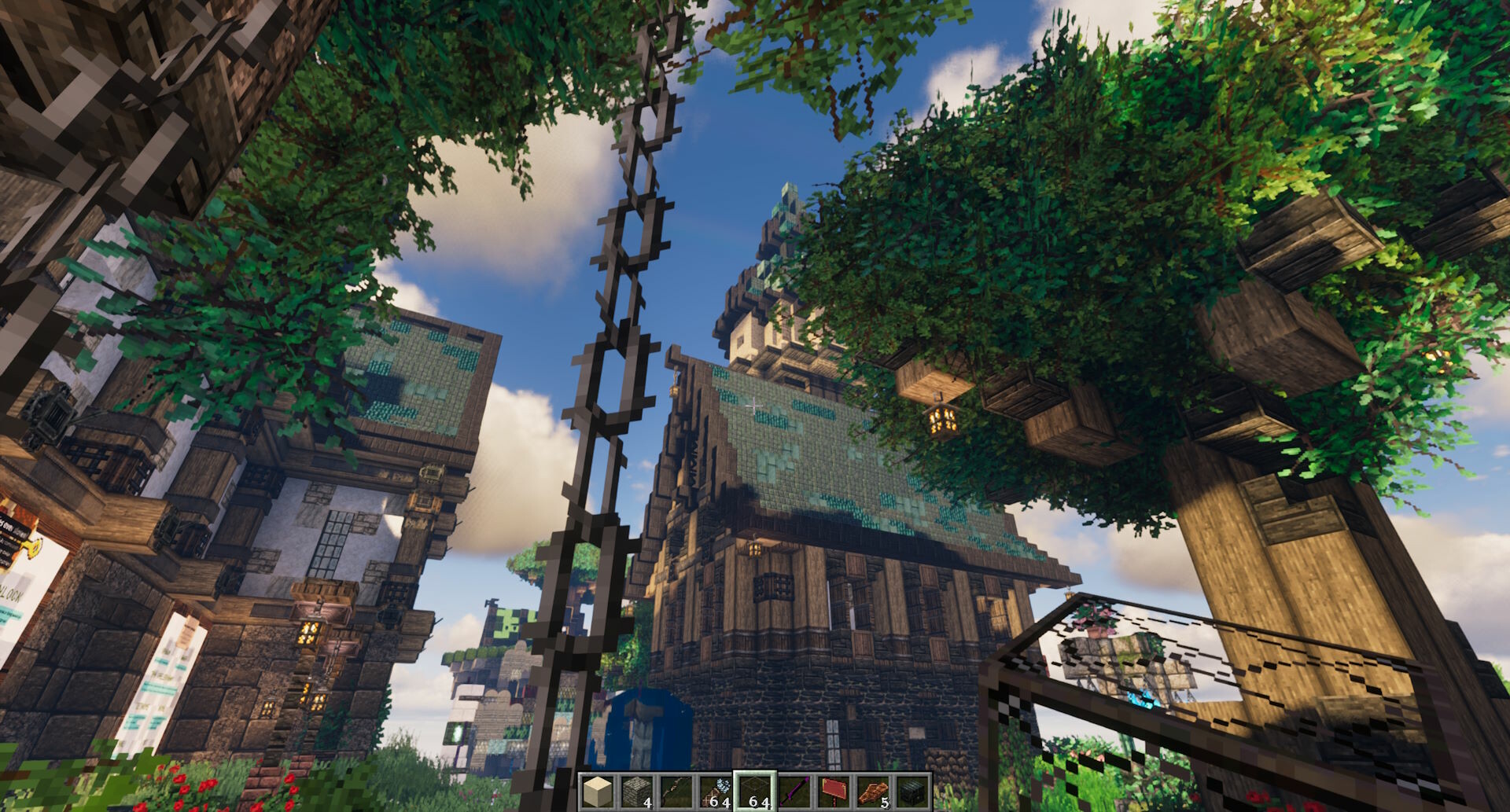Screen dimensions: 1510x812
Task: Select the blue flowers item in the hotbar
Action: click(x=716, y=790)
